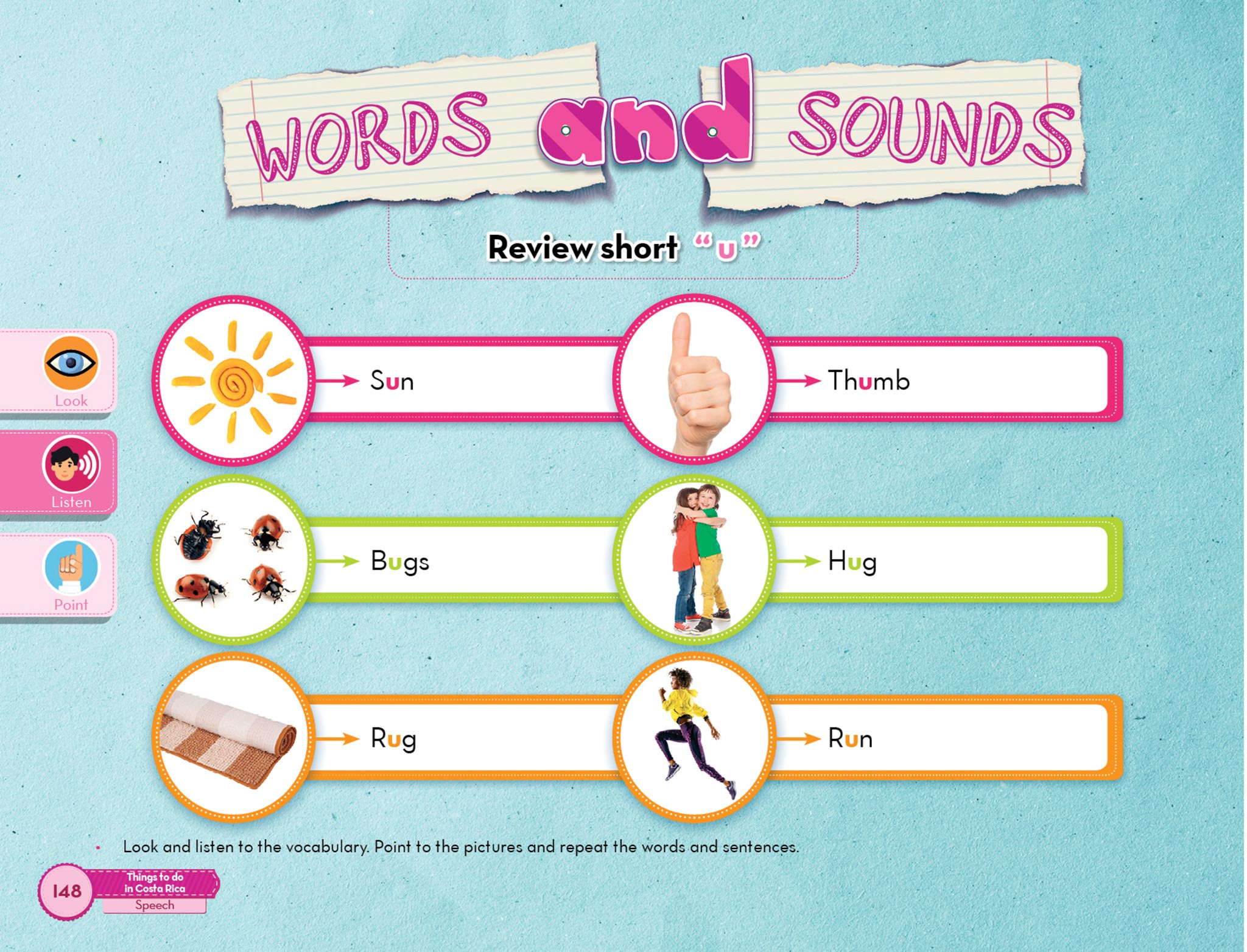
Task: Click the word Sun label
Action: click(392, 381)
